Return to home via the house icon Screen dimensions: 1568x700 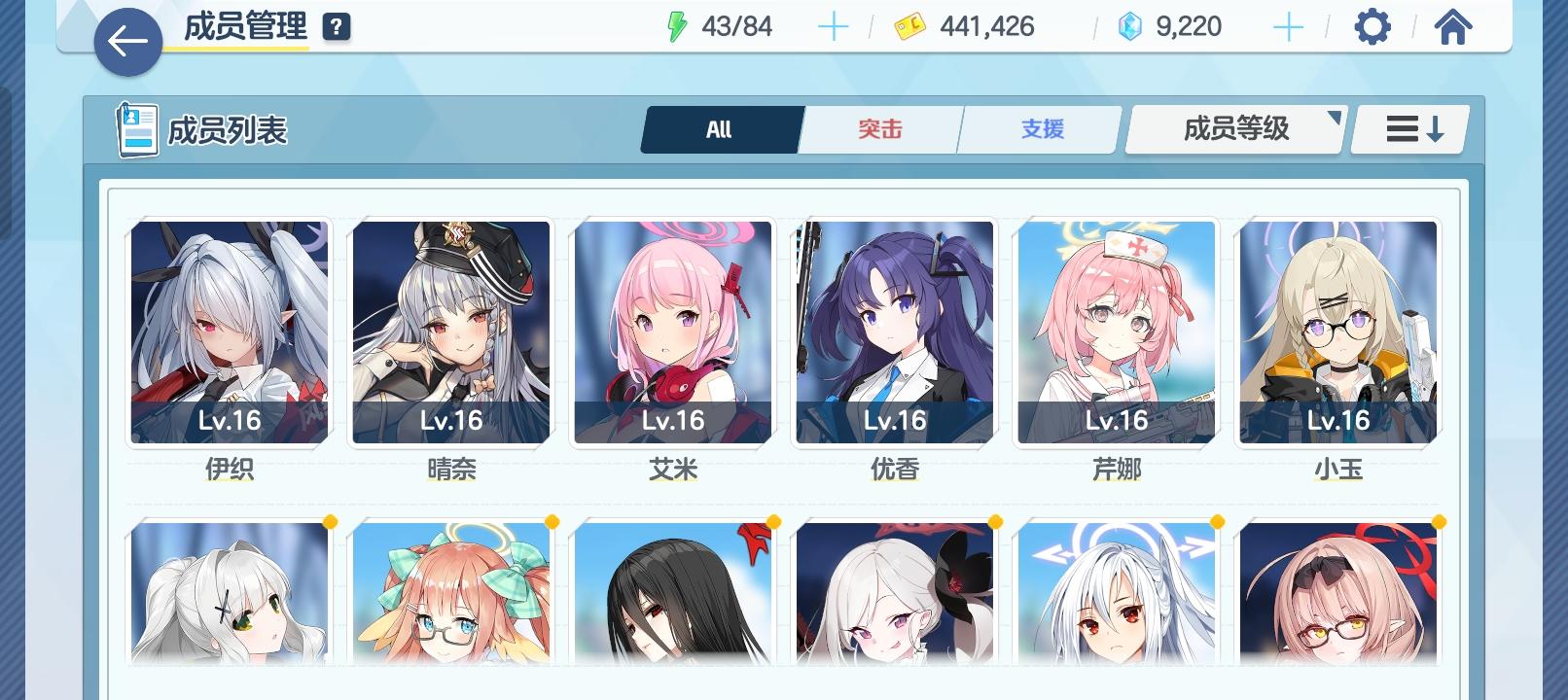click(1453, 26)
